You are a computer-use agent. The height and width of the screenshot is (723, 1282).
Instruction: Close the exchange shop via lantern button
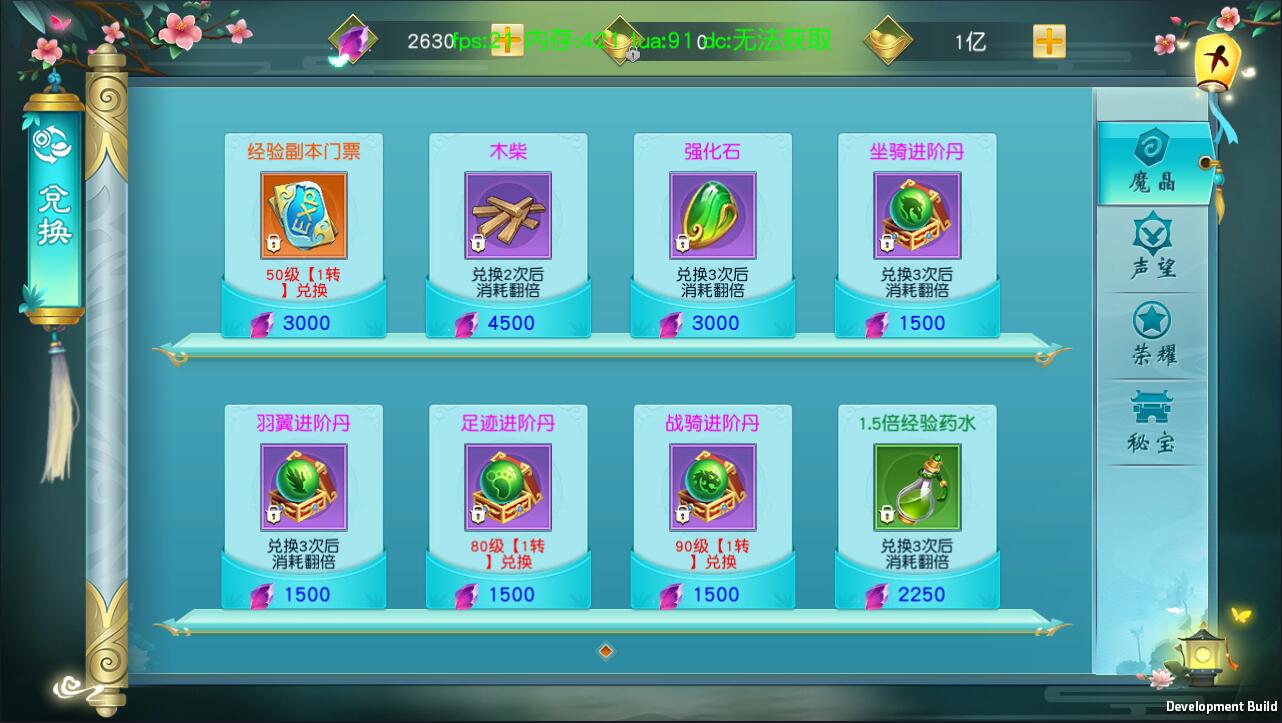click(x=1218, y=62)
